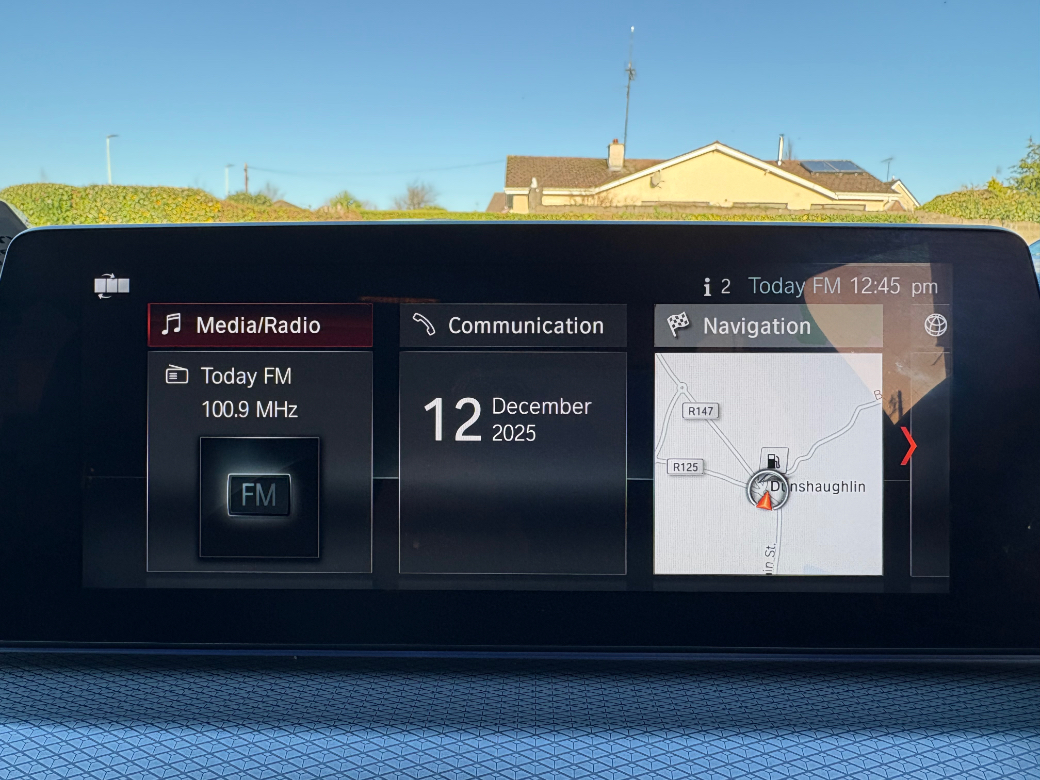
Task: Open the Media/Radio menu header
Action: pyautogui.click(x=260, y=326)
